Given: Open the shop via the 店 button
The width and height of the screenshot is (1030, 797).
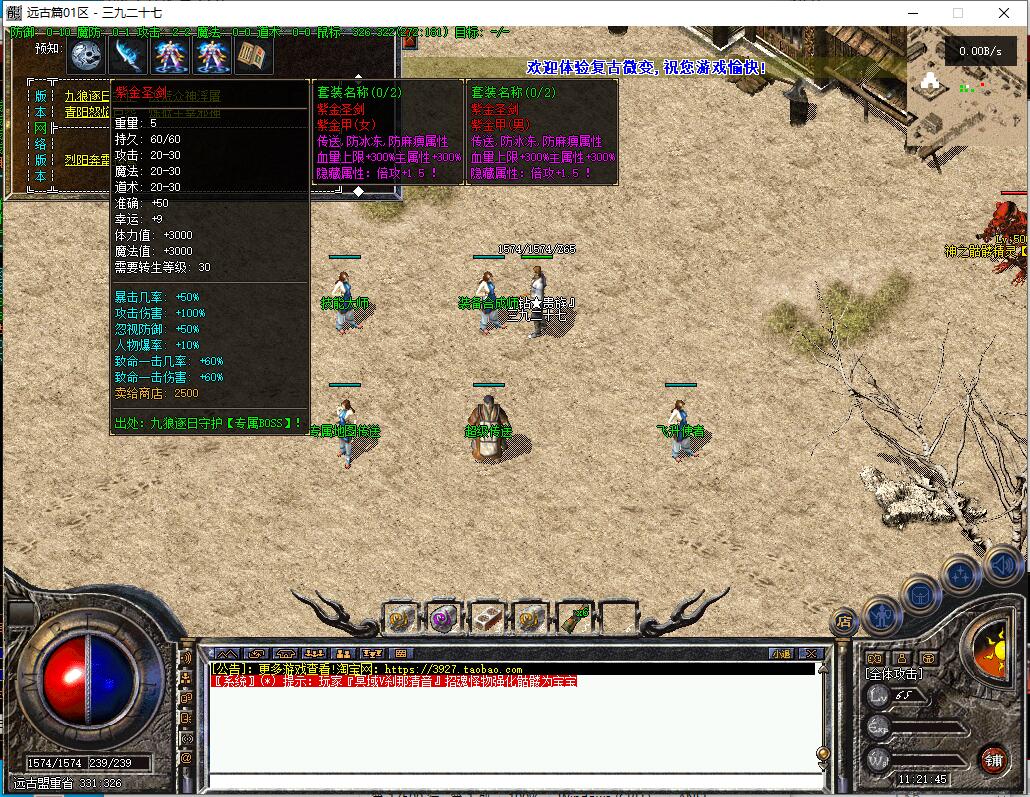Looking at the screenshot, I should click(x=845, y=621).
